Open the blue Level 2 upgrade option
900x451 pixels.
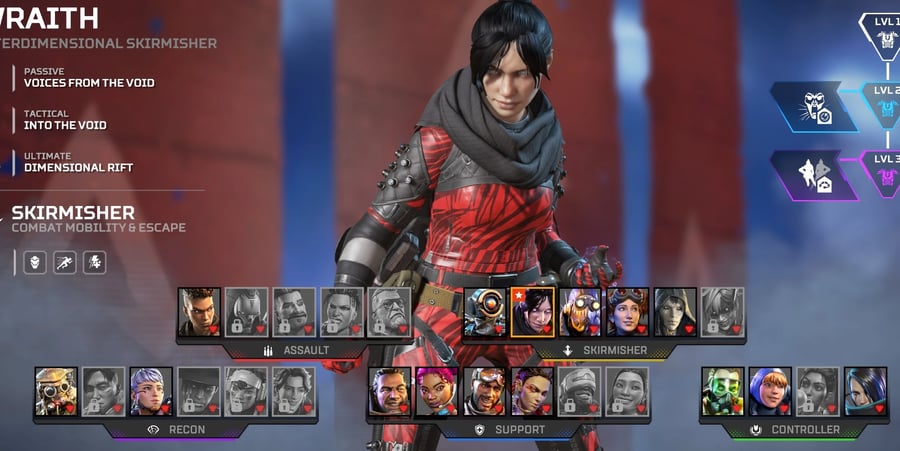pos(815,106)
